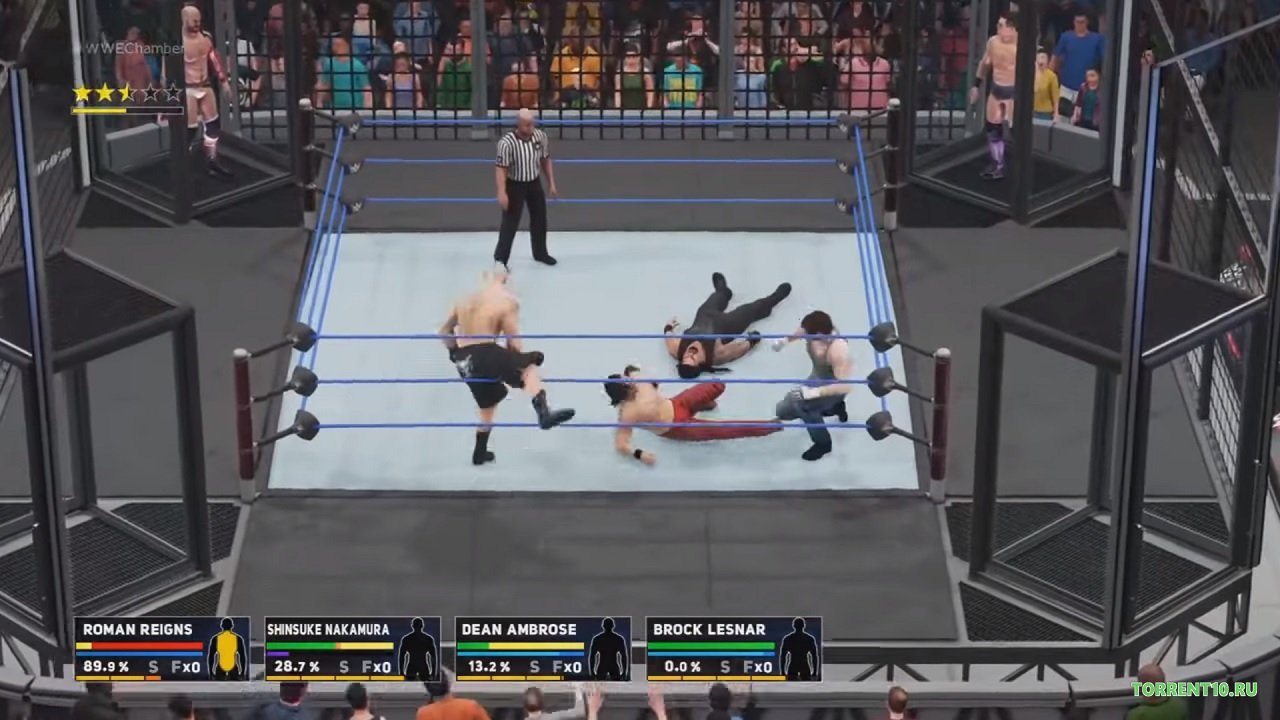Click the S signature icon on Brock Lesnar's HUD

[724, 664]
